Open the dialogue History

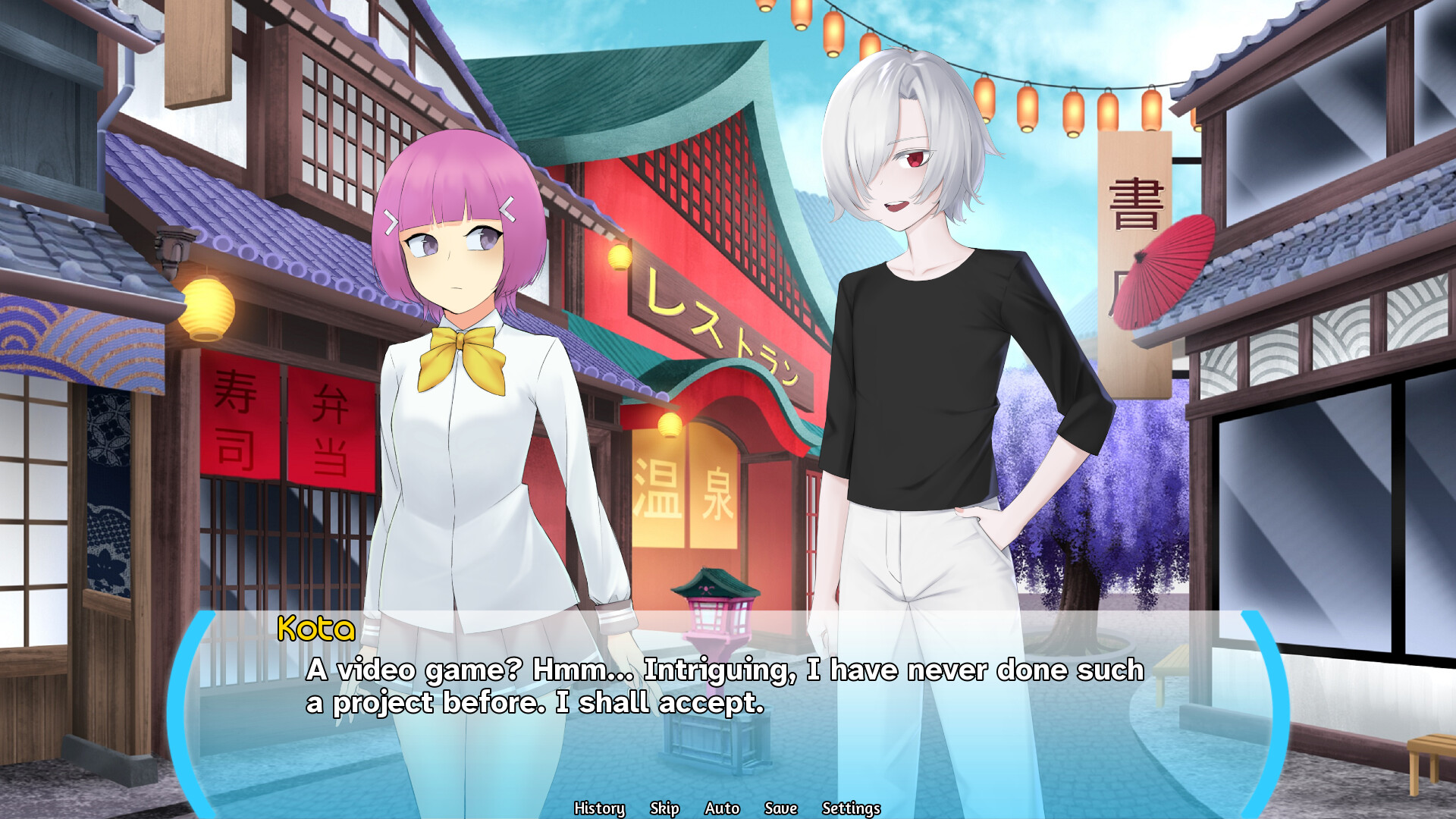click(x=598, y=808)
